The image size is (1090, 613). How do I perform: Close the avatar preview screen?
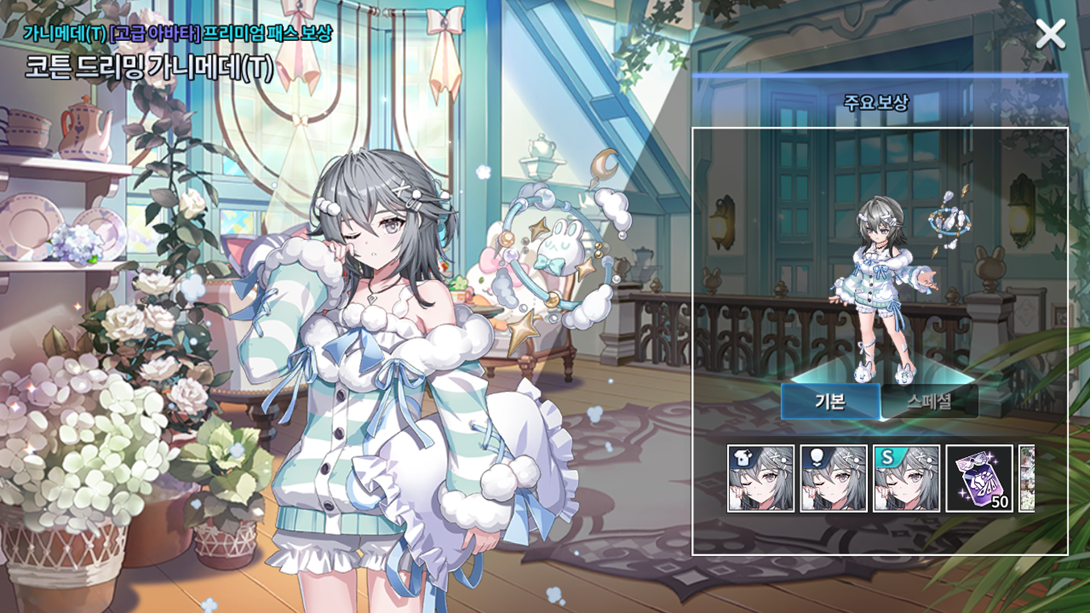[1050, 35]
